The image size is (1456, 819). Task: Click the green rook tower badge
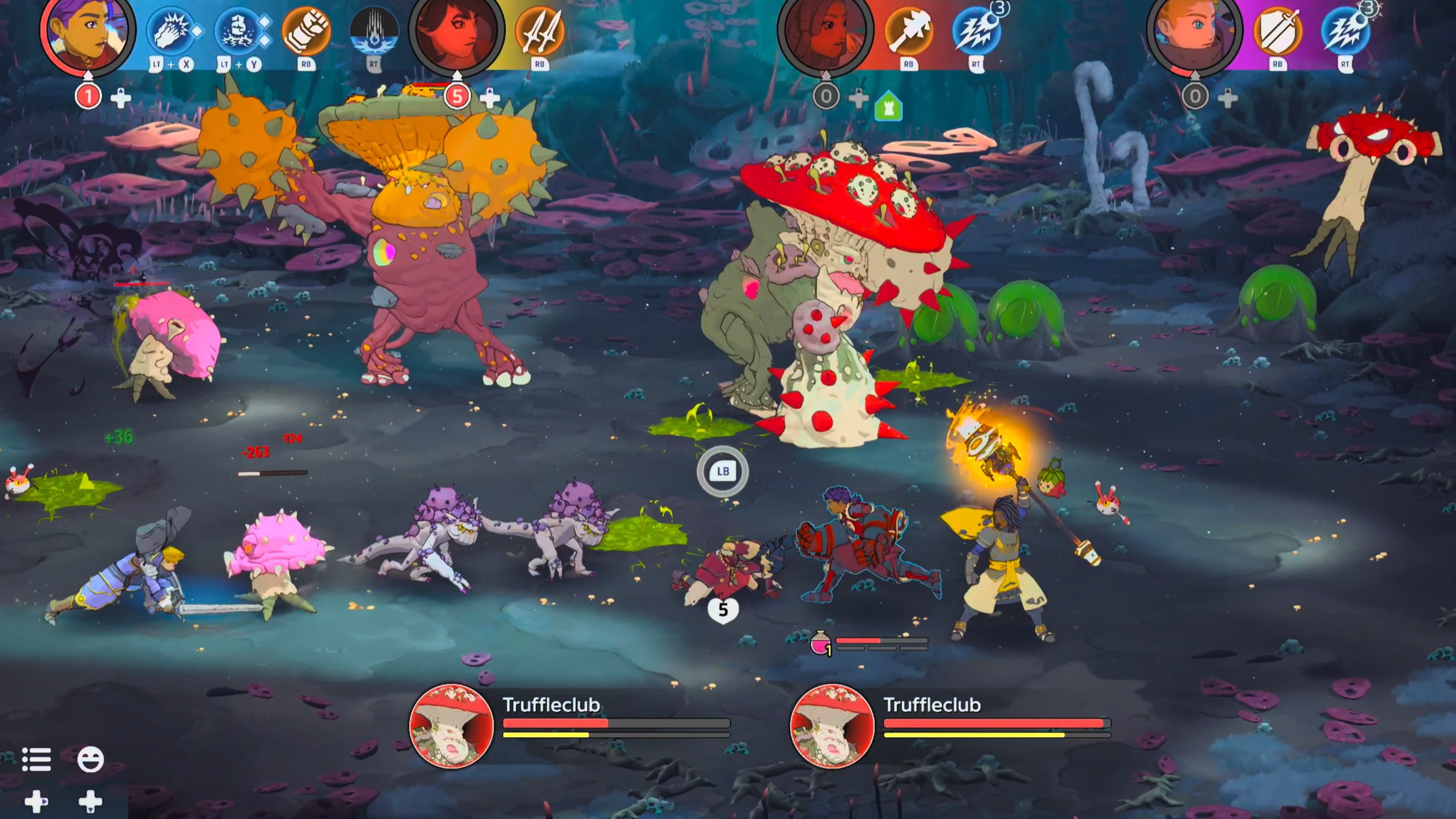point(888,107)
